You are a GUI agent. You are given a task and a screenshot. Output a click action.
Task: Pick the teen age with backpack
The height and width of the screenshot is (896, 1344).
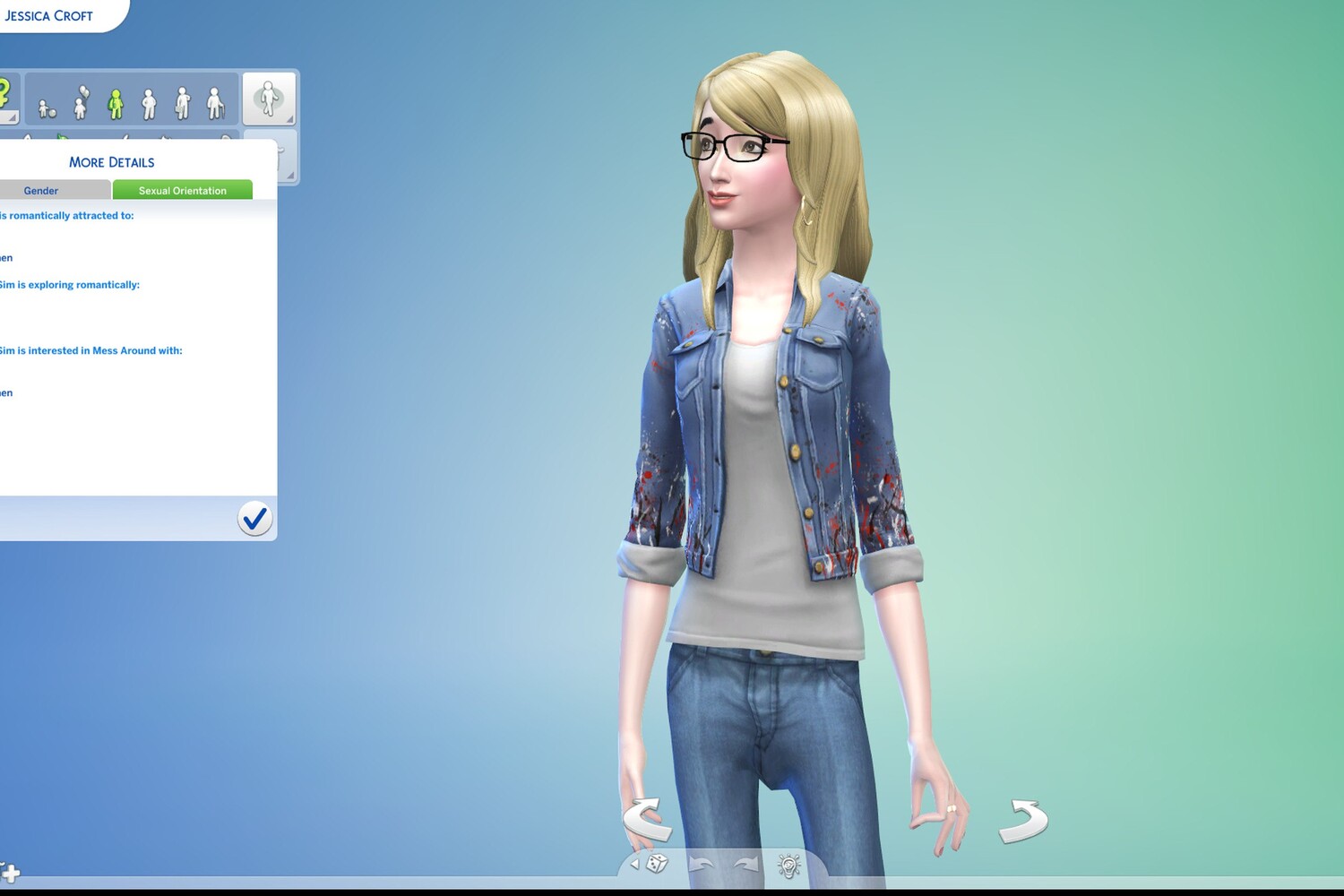pyautogui.click(x=115, y=104)
